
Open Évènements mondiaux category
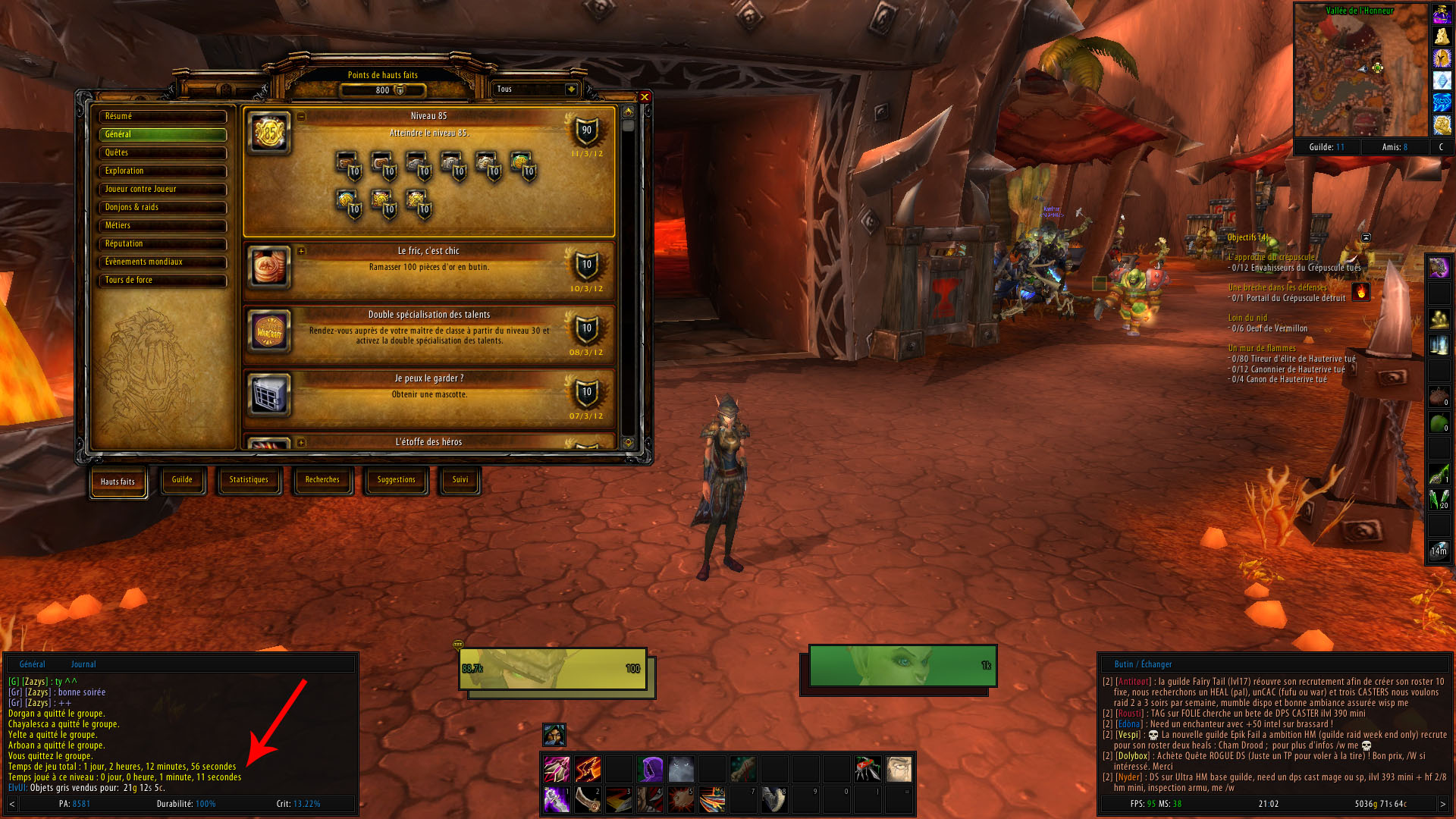click(x=162, y=262)
